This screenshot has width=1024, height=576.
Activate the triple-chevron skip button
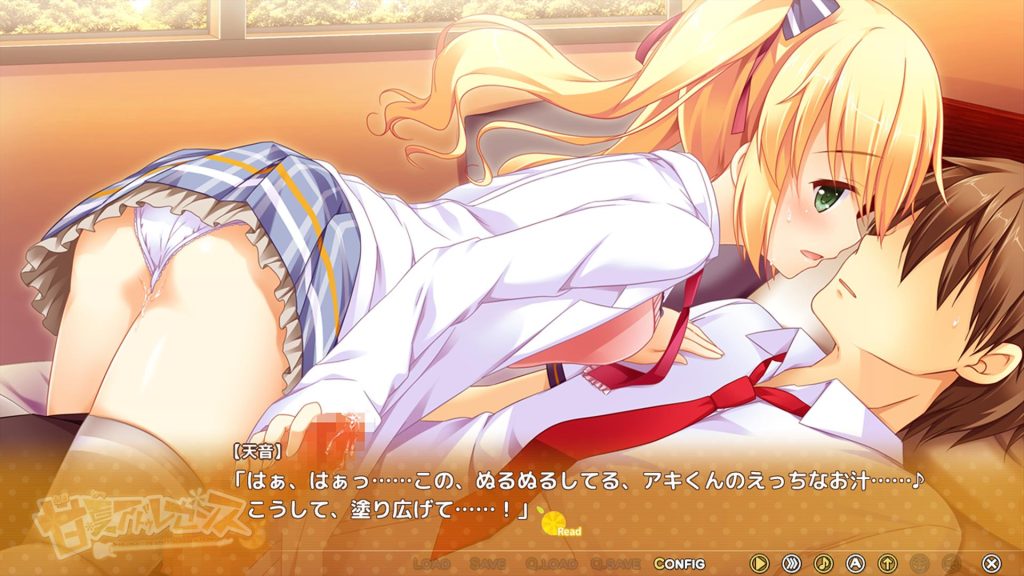(x=792, y=564)
